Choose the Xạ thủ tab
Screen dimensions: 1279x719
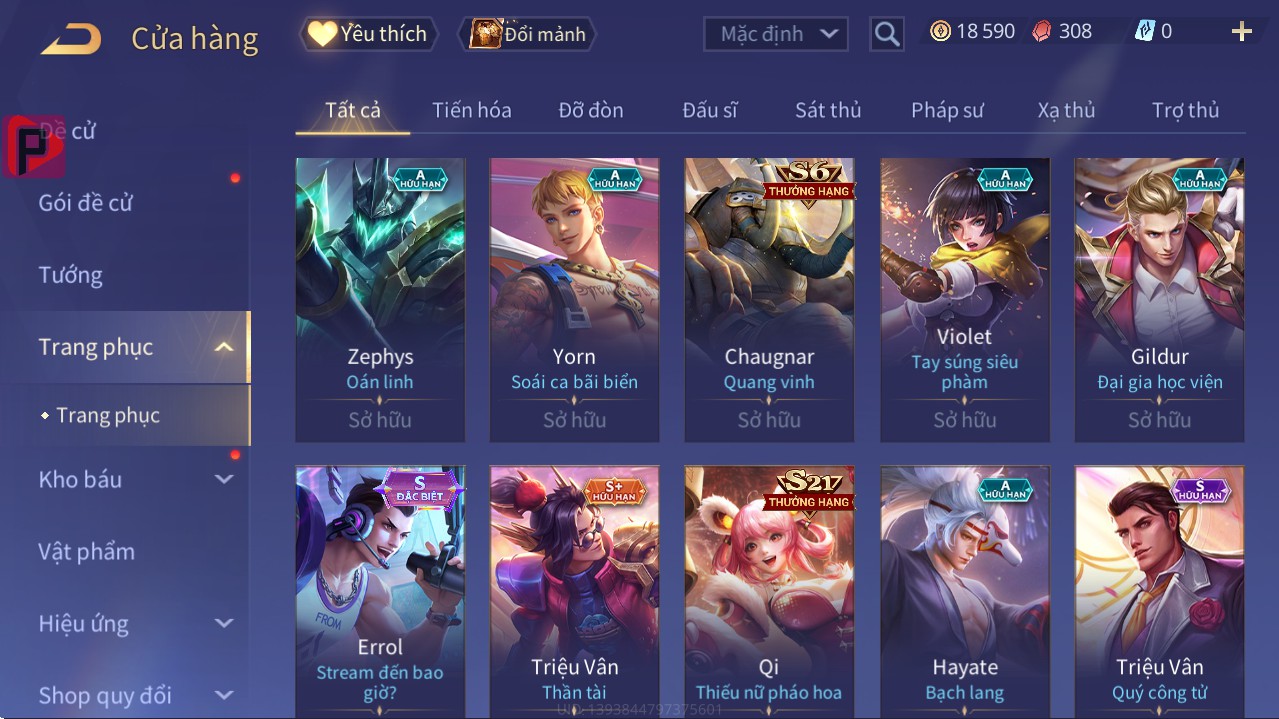[x=1066, y=110]
